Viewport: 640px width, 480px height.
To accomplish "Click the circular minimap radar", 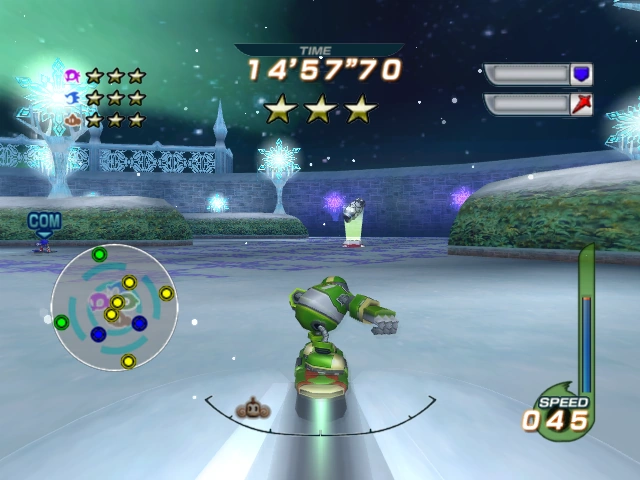I will (x=114, y=307).
